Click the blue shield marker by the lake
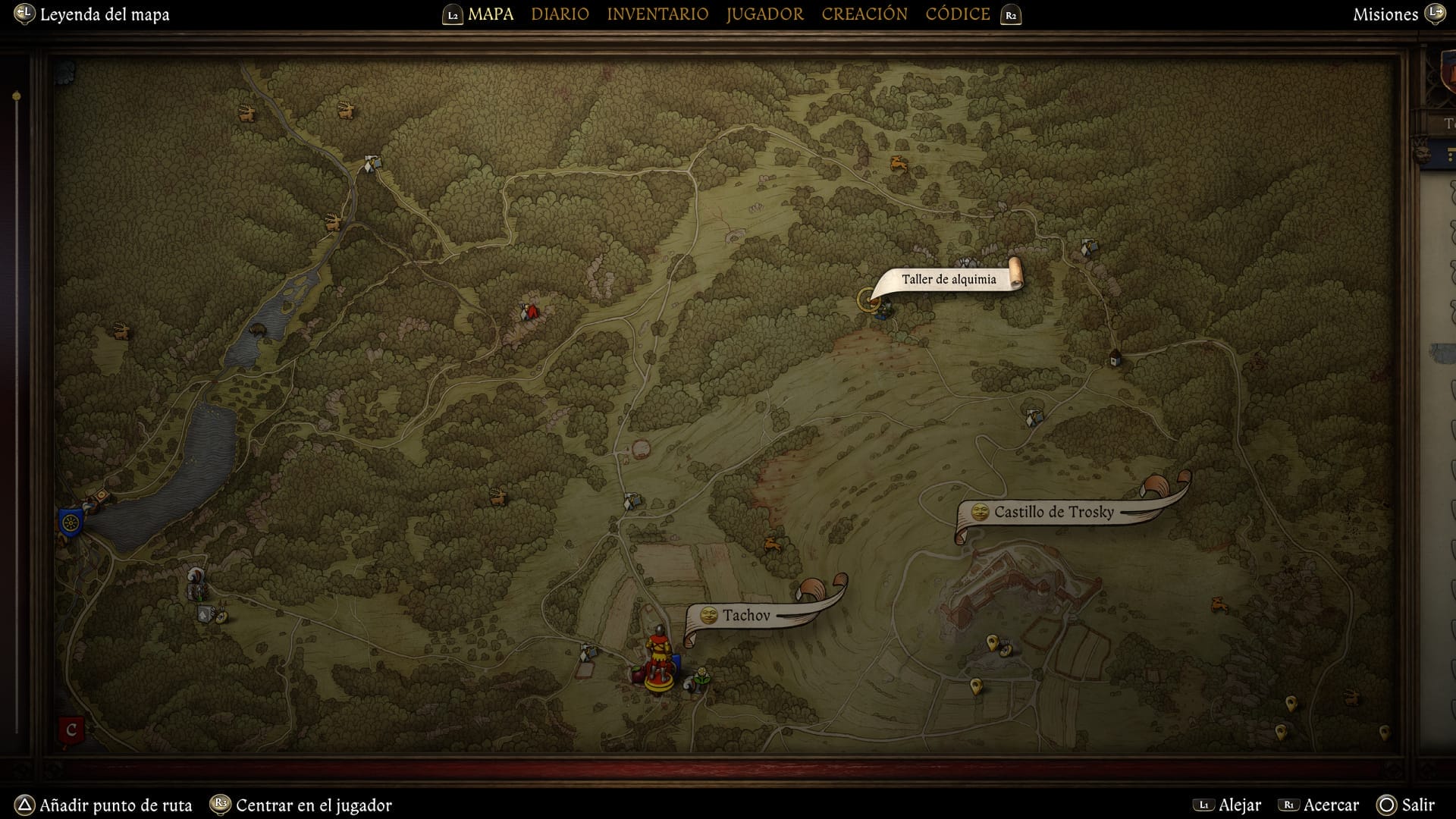The height and width of the screenshot is (819, 1456). tap(70, 522)
